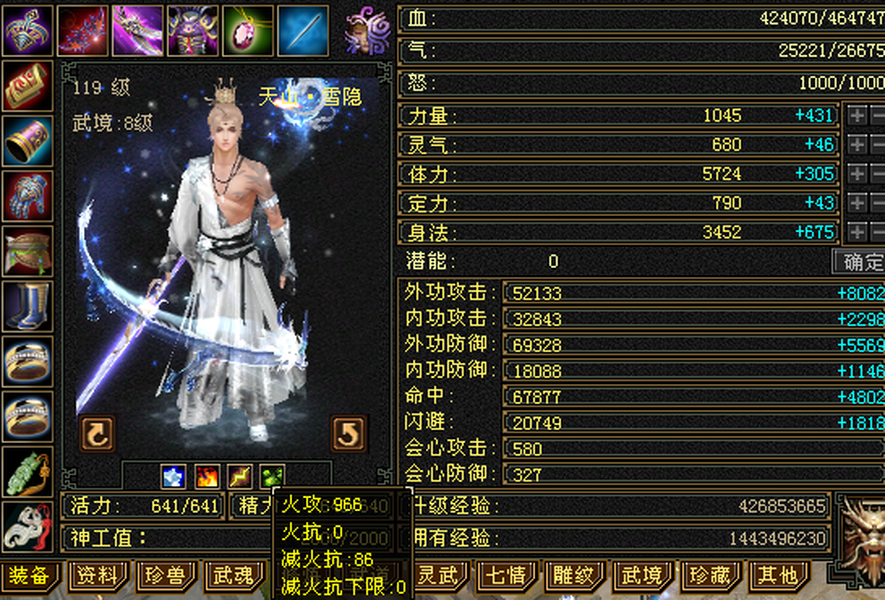This screenshot has width=885, height=600.
Task: Open the 其他 tab
Action: click(x=777, y=576)
